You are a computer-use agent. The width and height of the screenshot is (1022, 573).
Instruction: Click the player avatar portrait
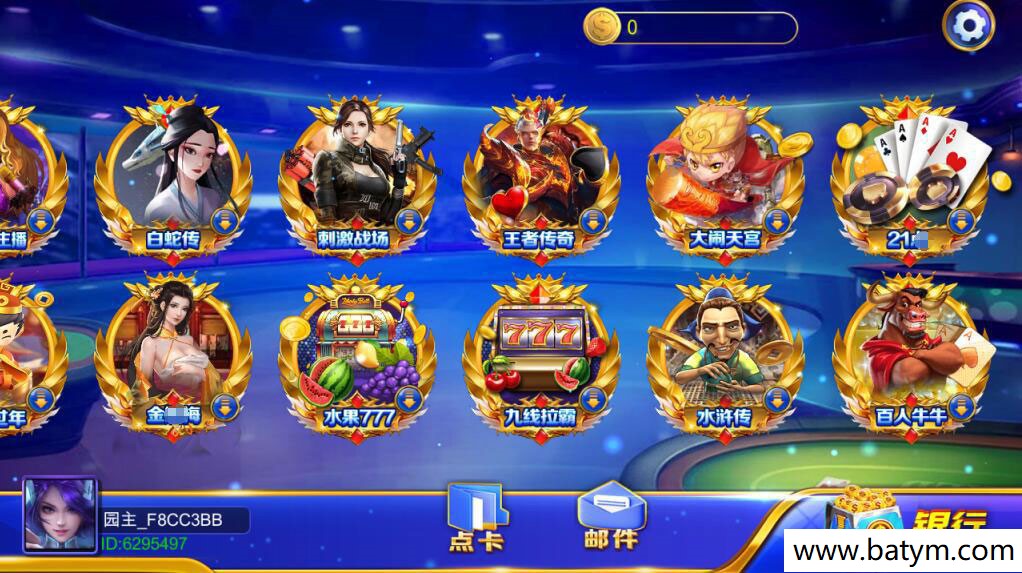pos(60,516)
